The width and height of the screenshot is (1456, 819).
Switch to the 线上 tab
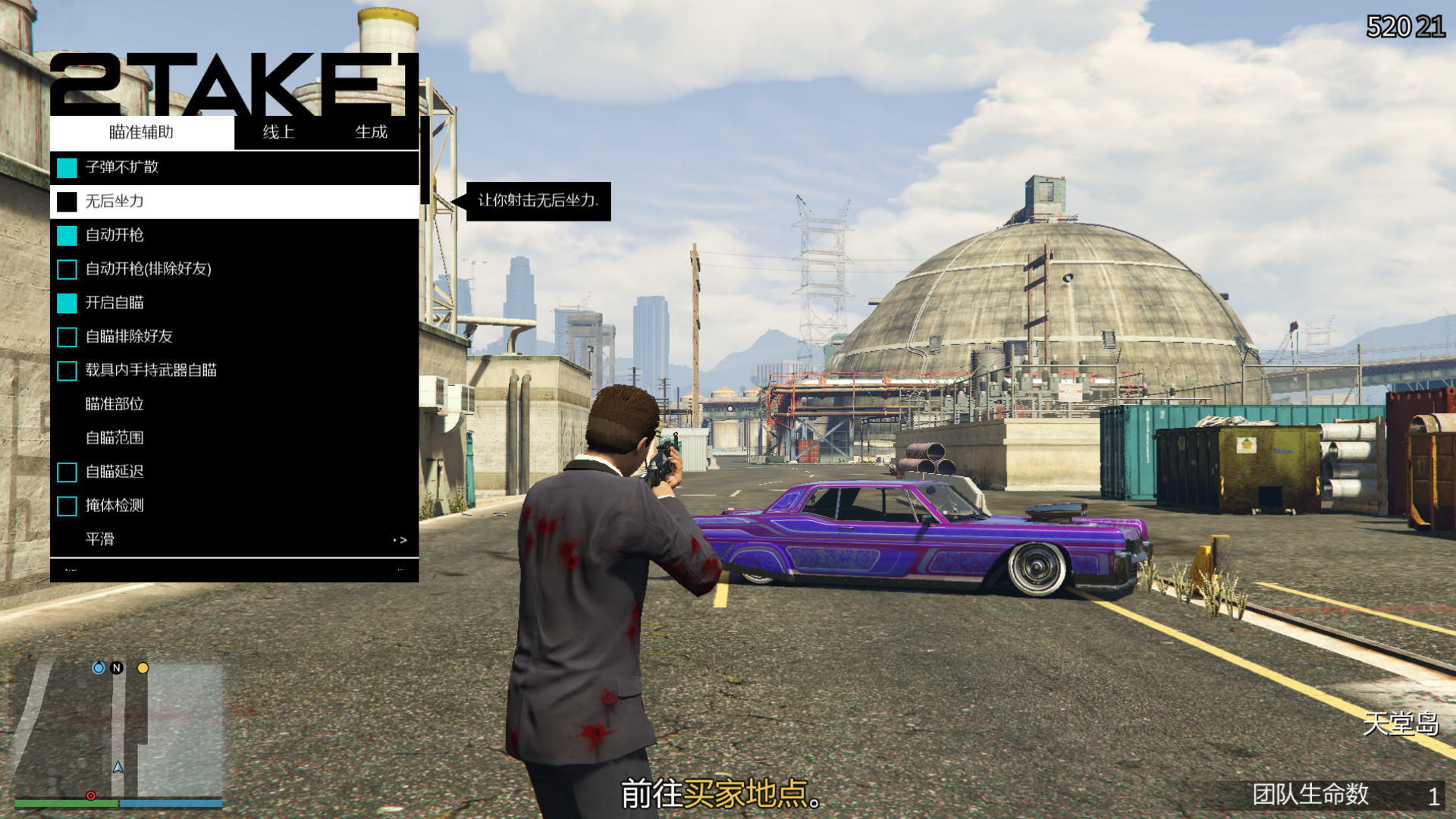coord(278,132)
